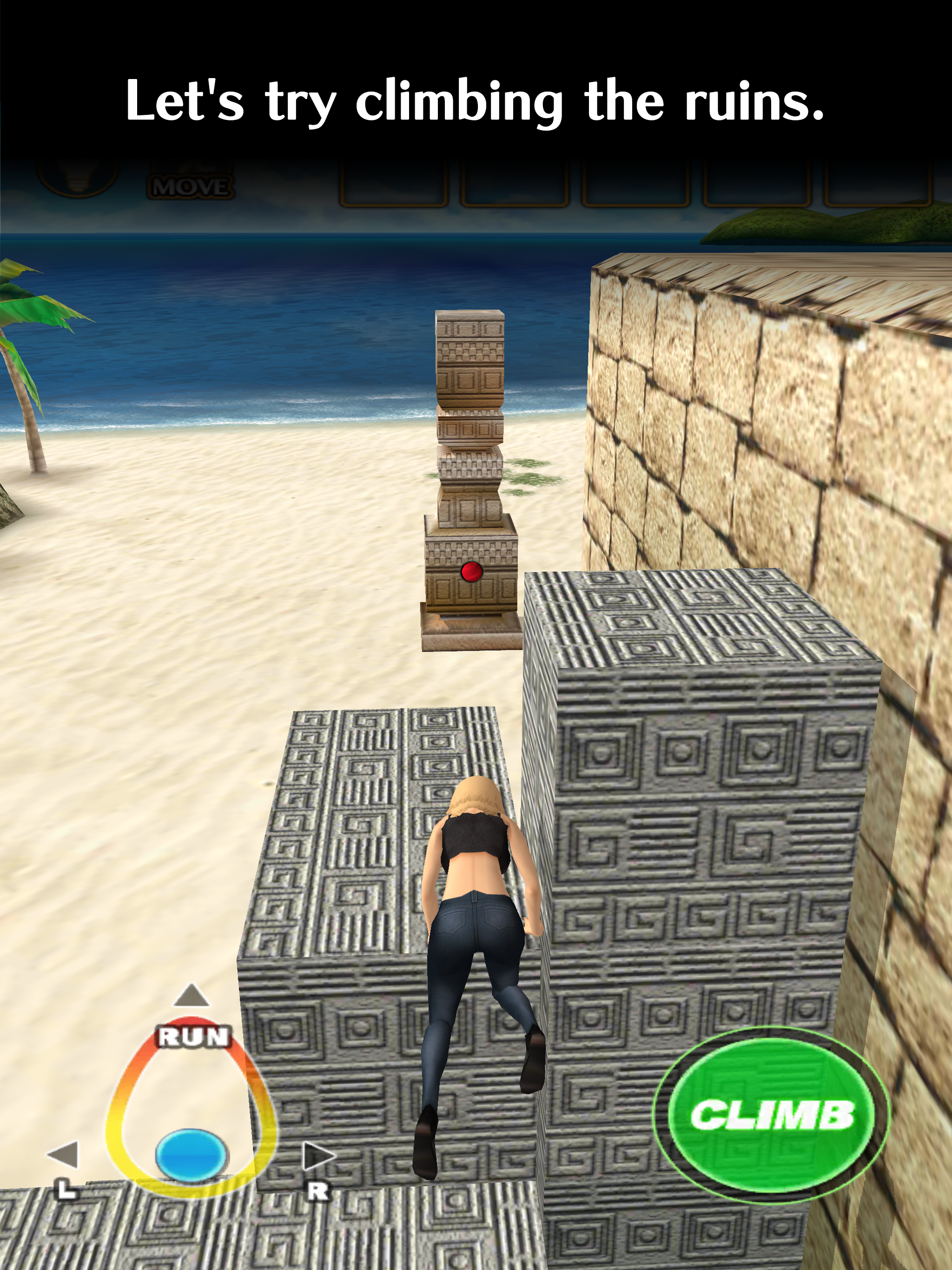
Task: Tap the tutorial text about climbing ruins
Action: pyautogui.click(x=476, y=100)
